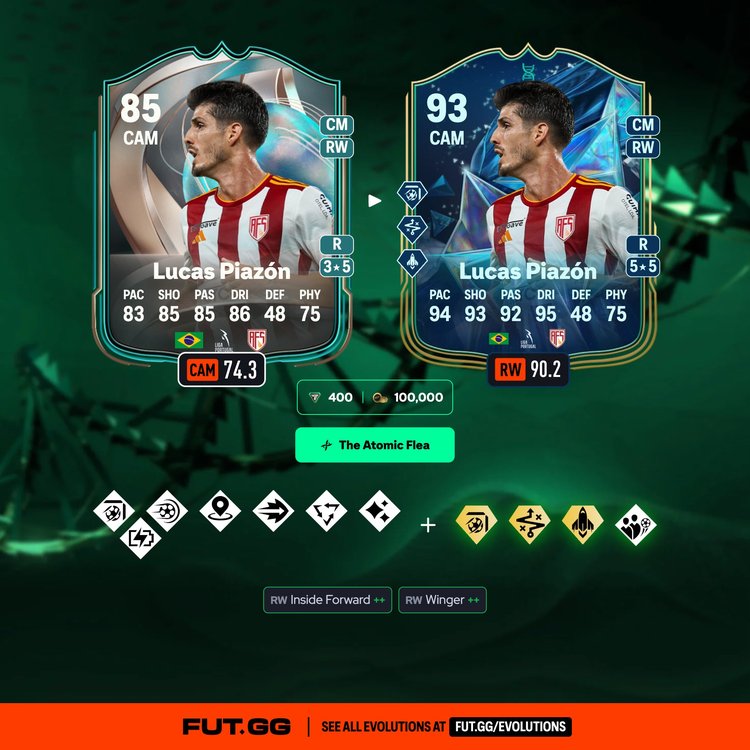Image resolution: width=750 pixels, height=750 pixels.
Task: Select the gold rocket playstyle icon
Action: pos(583,524)
